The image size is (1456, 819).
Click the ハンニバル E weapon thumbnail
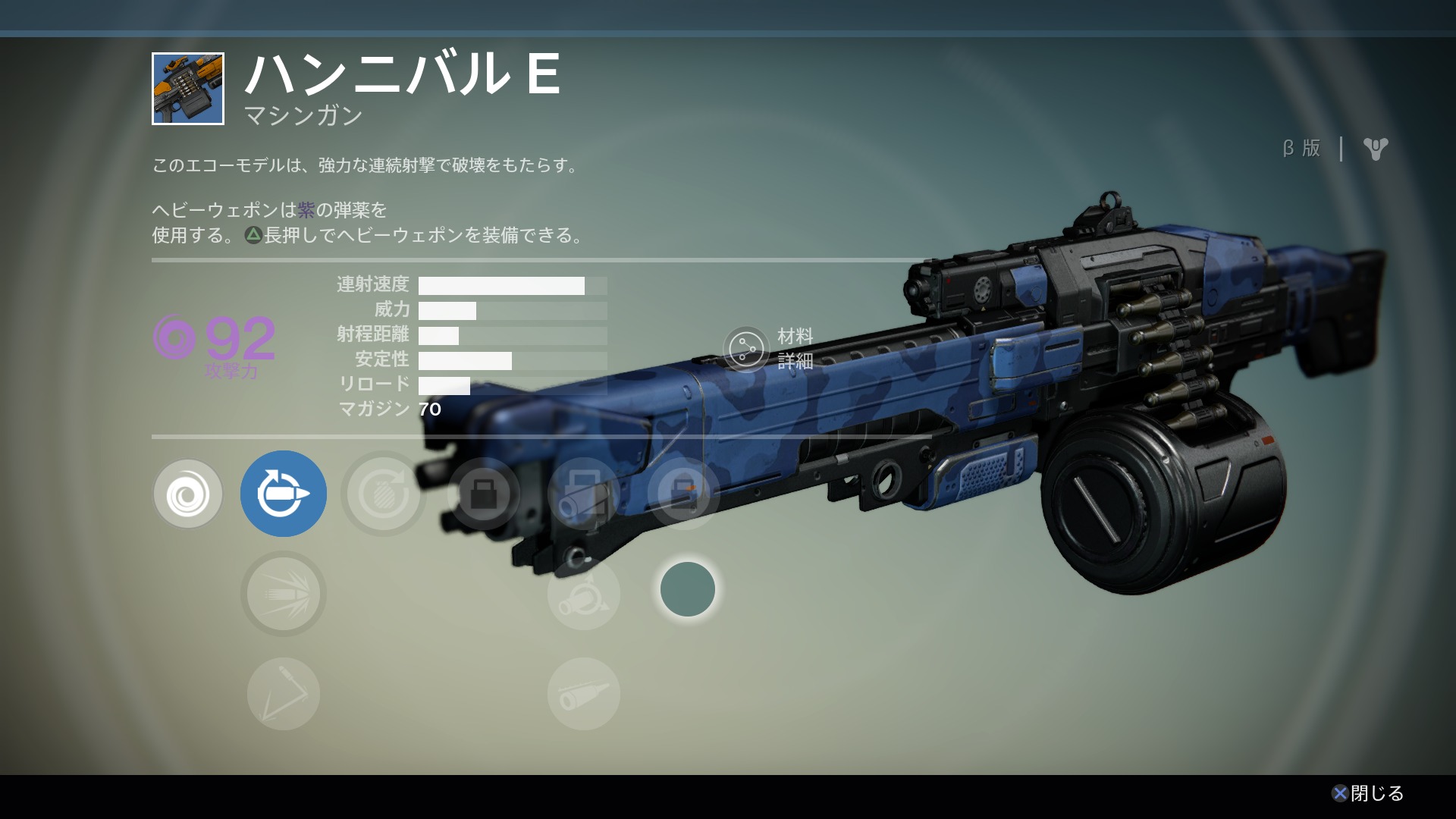tap(188, 89)
